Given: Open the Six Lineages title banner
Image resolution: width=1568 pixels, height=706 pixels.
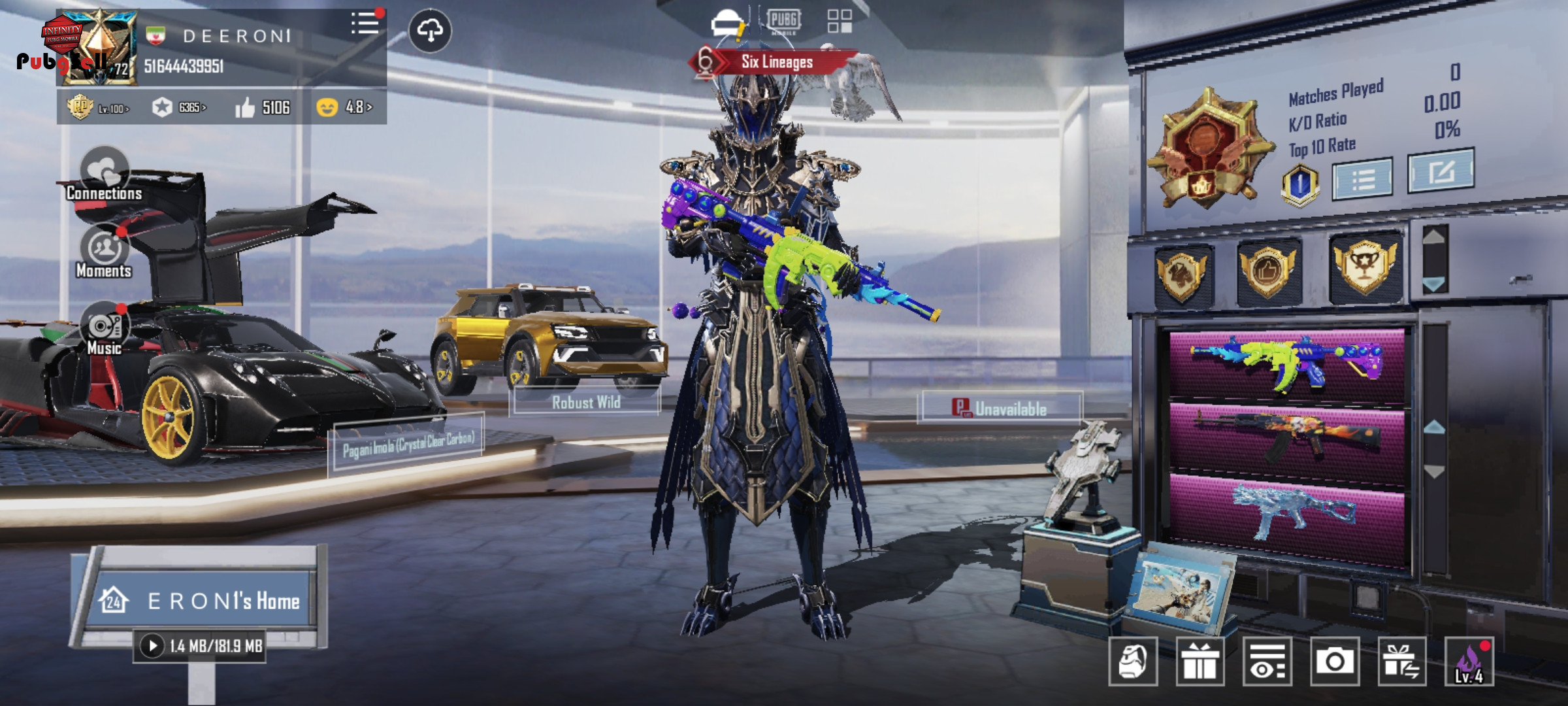Looking at the screenshot, I should 776,62.
